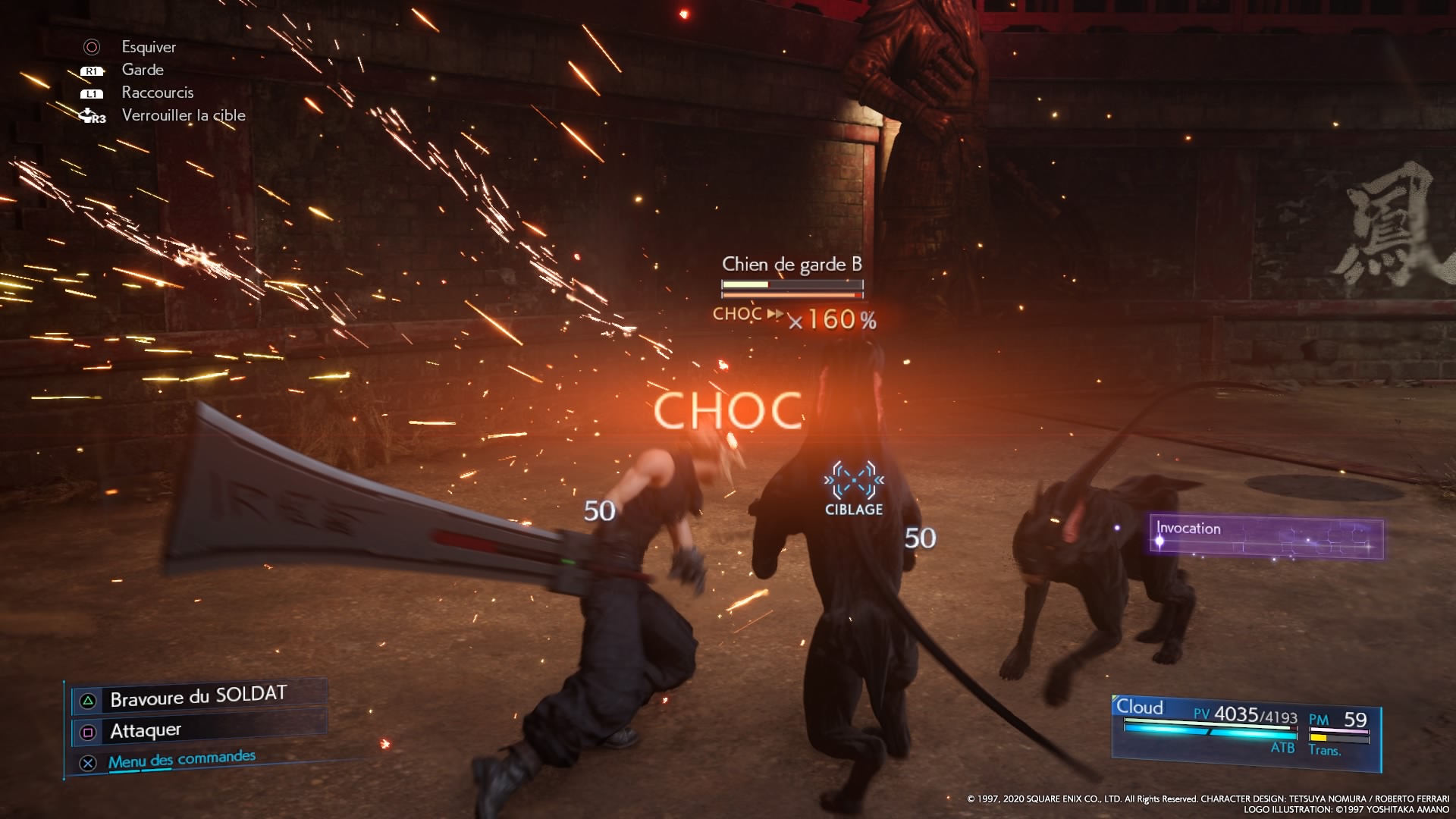Image resolution: width=1456 pixels, height=819 pixels.
Task: Activate the purple Invocation gauge
Action: 1266,538
